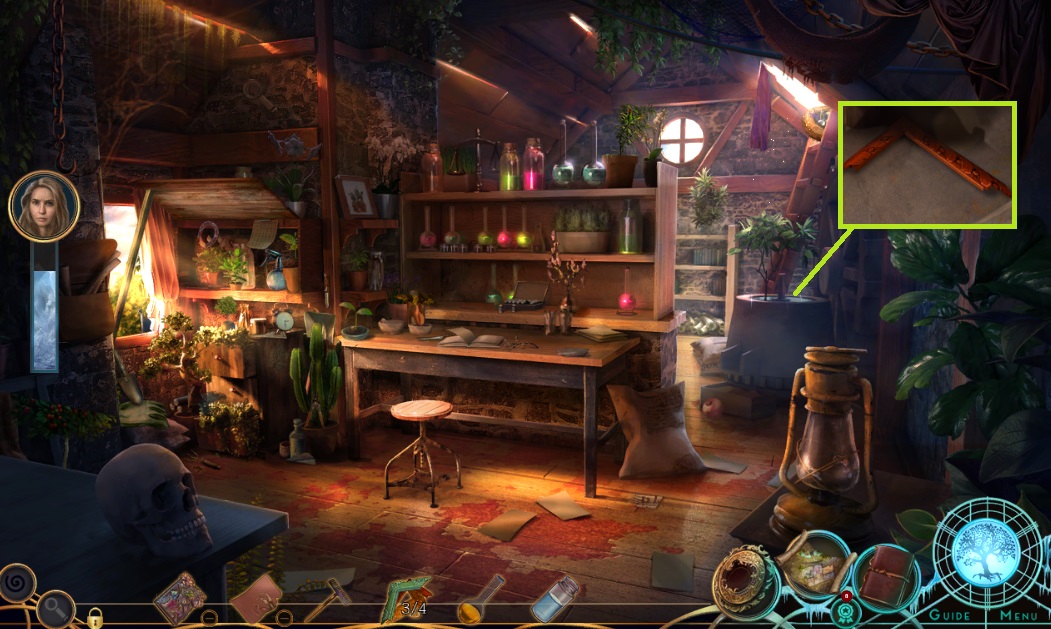Toggle the inventory padlock
This screenshot has width=1051, height=629.
[95, 617]
